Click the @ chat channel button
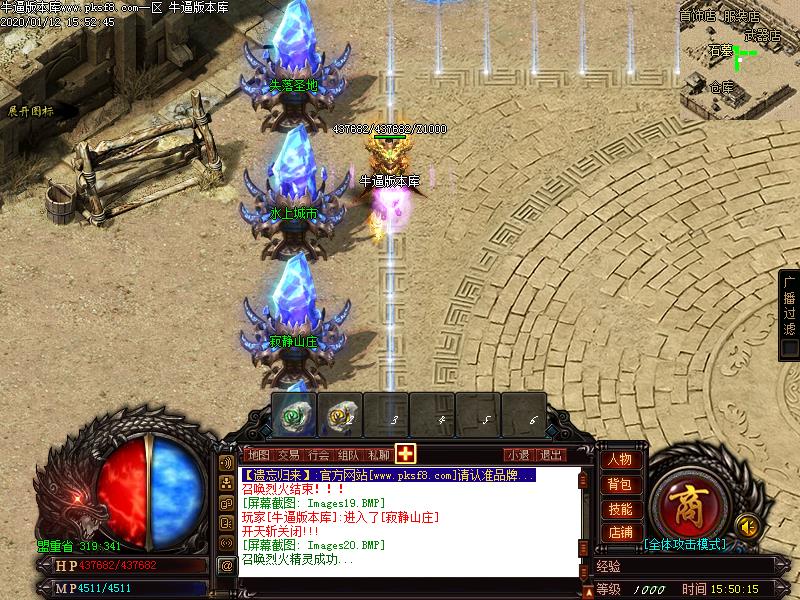This screenshot has width=800, height=600. pyautogui.click(x=227, y=565)
